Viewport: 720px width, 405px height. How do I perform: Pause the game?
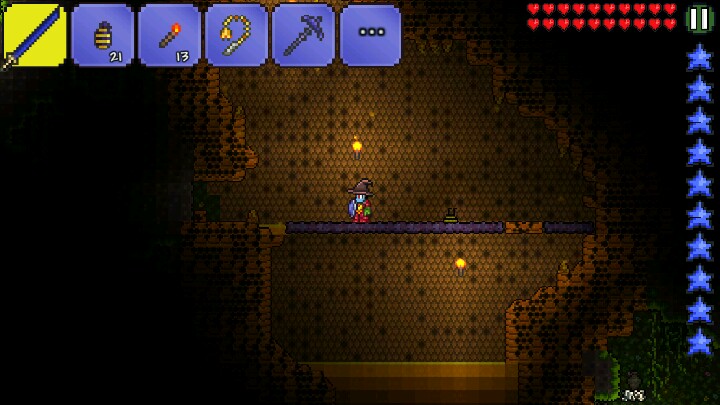coord(700,18)
